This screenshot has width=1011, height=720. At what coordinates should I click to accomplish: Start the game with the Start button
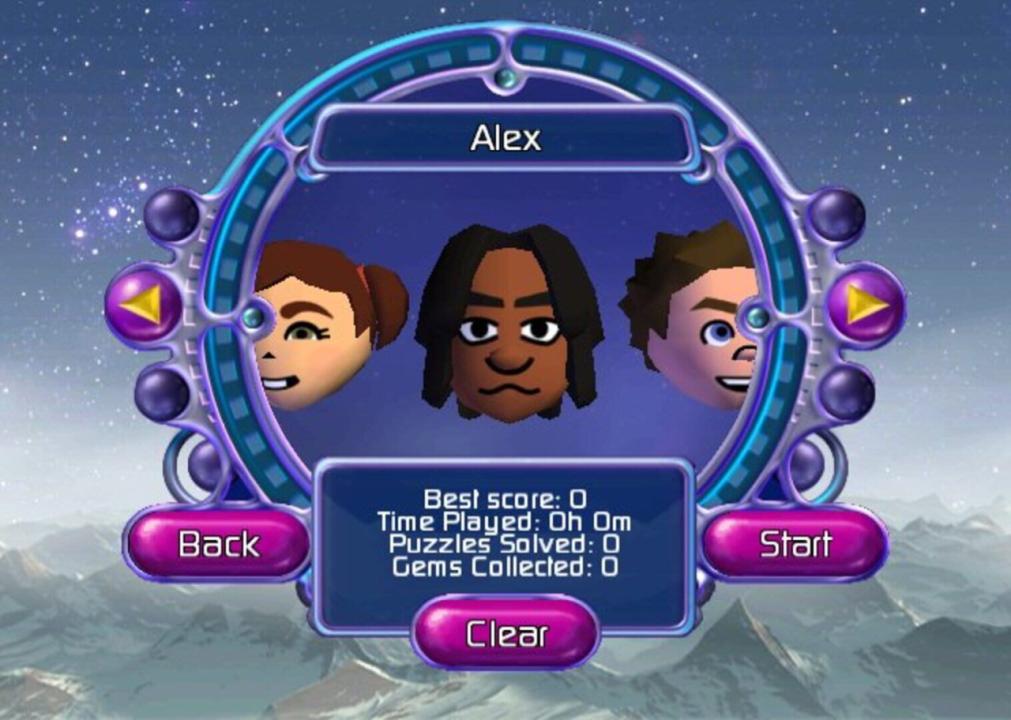click(x=795, y=544)
